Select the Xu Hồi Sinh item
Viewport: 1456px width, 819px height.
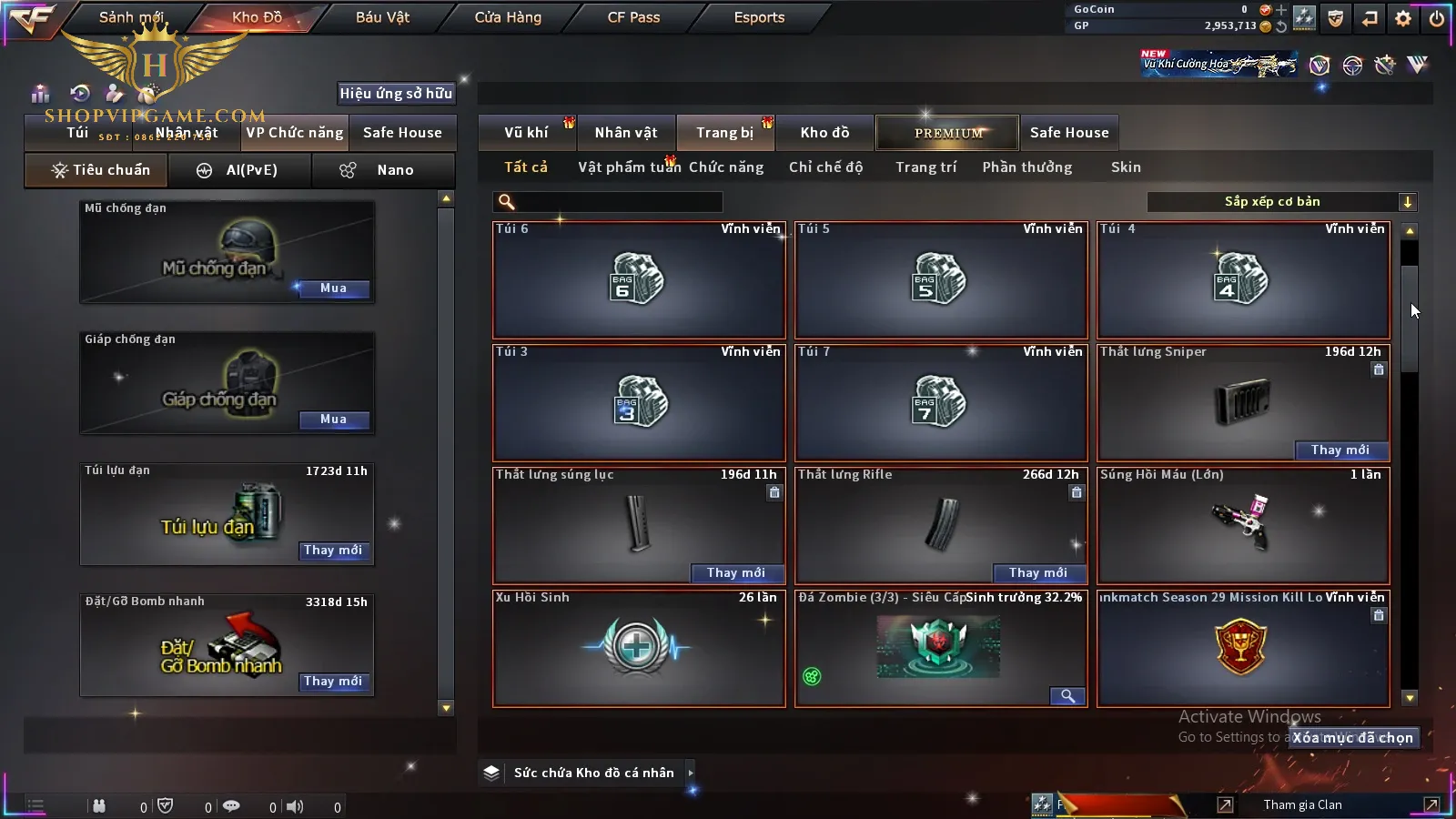pyautogui.click(x=638, y=648)
